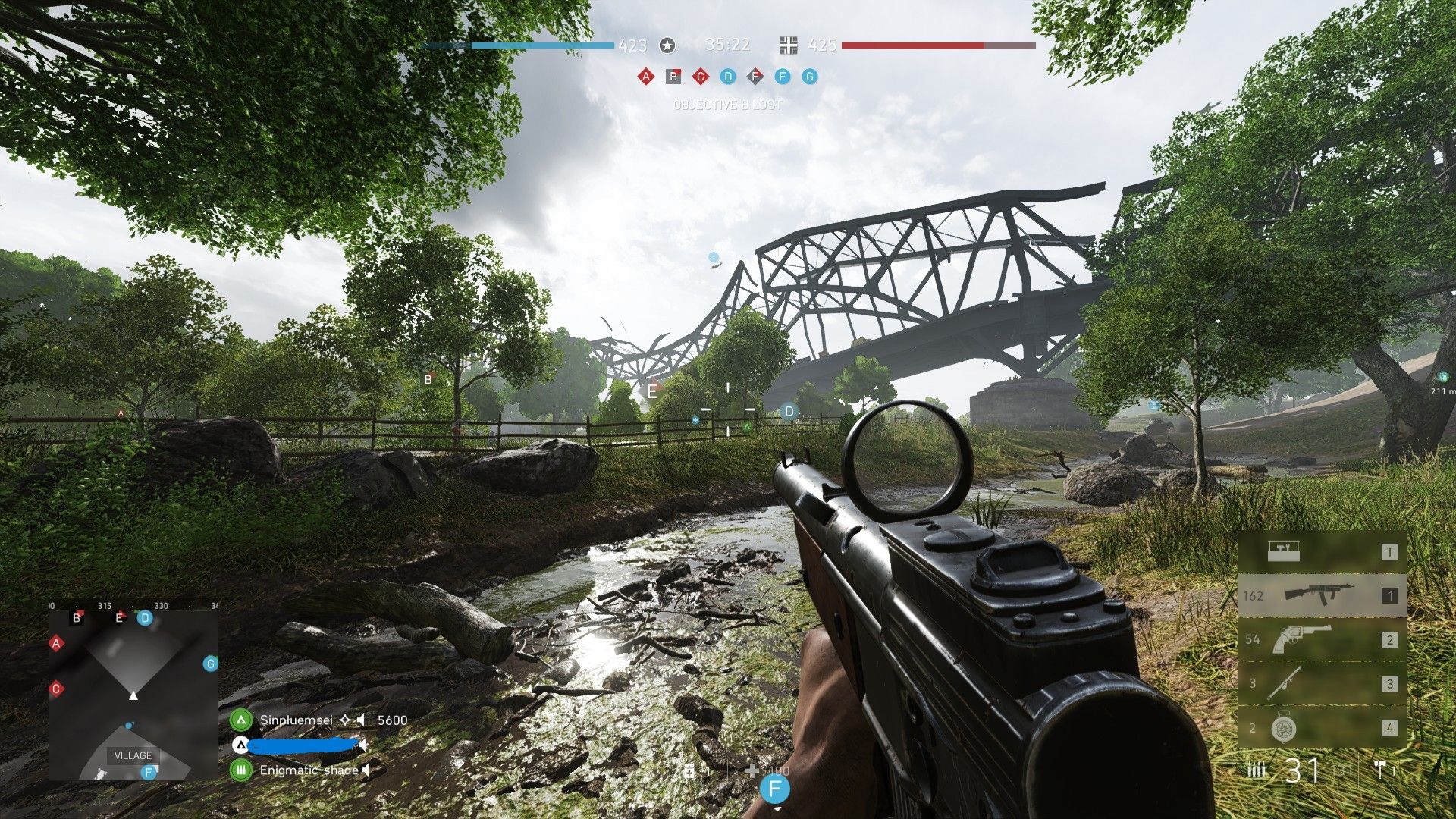Screen dimensions: 1456x819
Task: Choose the mine gadget in slot 4
Action: [1322, 727]
